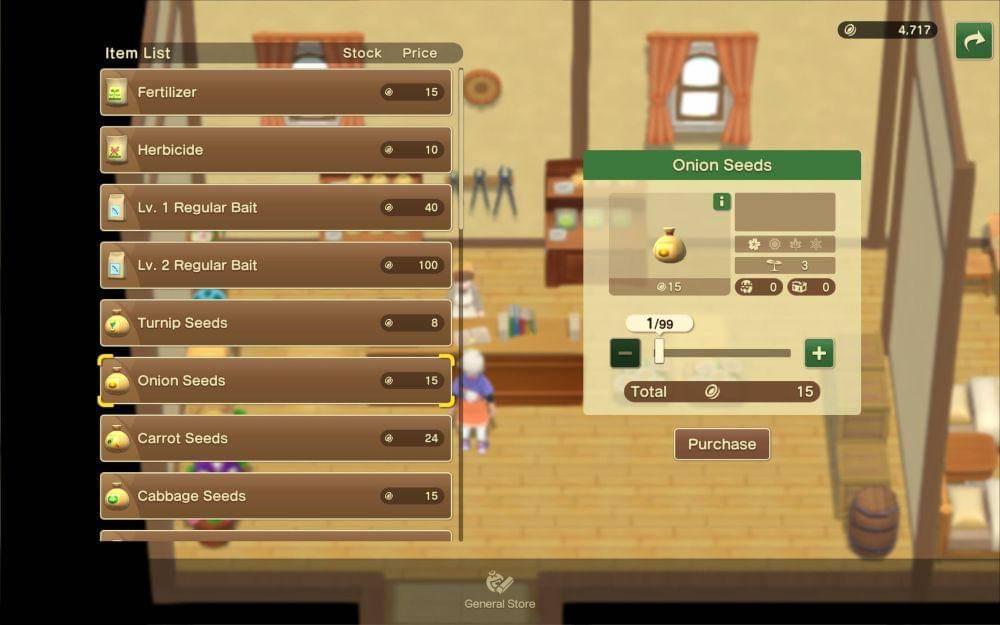1000x625 pixels.
Task: Select the Cabbage Seeds item
Action: coord(275,496)
